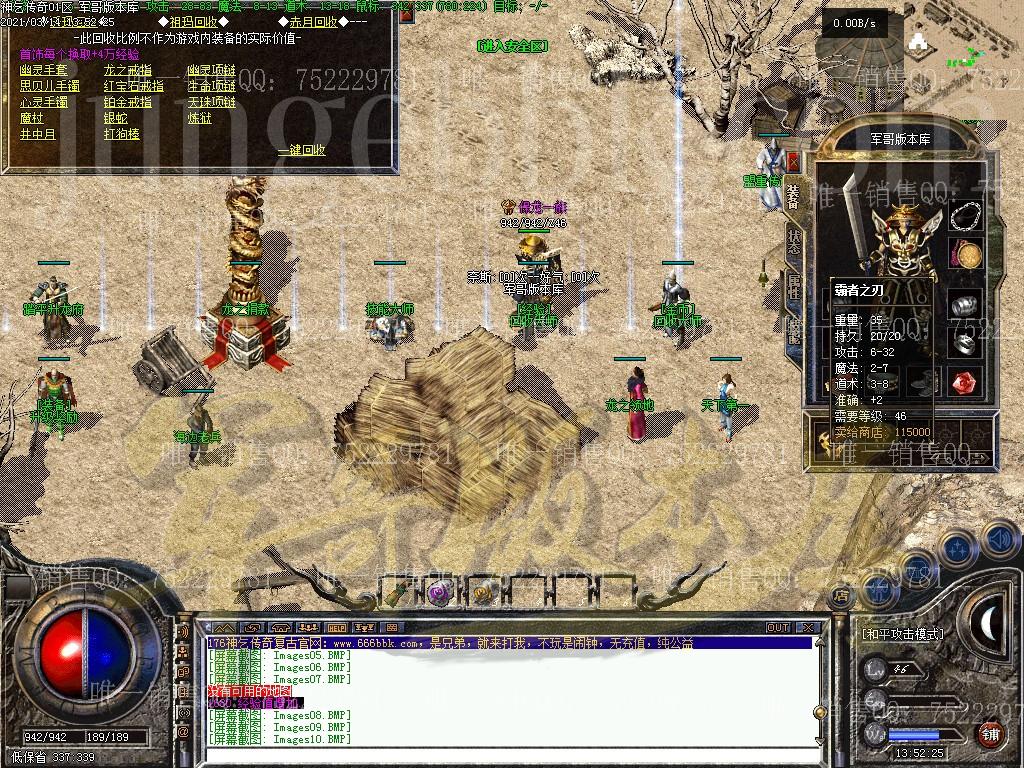Click the OUT button above chat
This screenshot has height=768, width=1024.
click(x=778, y=627)
